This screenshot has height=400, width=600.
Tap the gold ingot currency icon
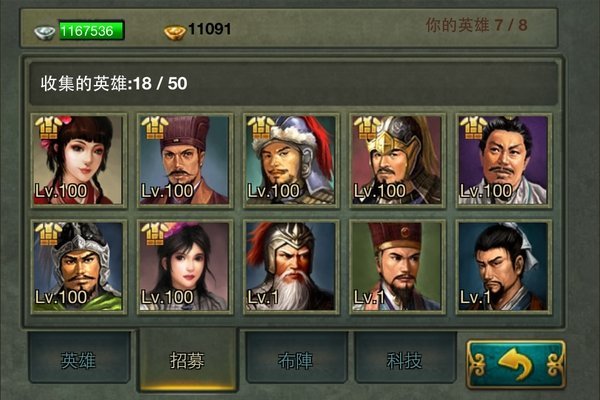(174, 31)
